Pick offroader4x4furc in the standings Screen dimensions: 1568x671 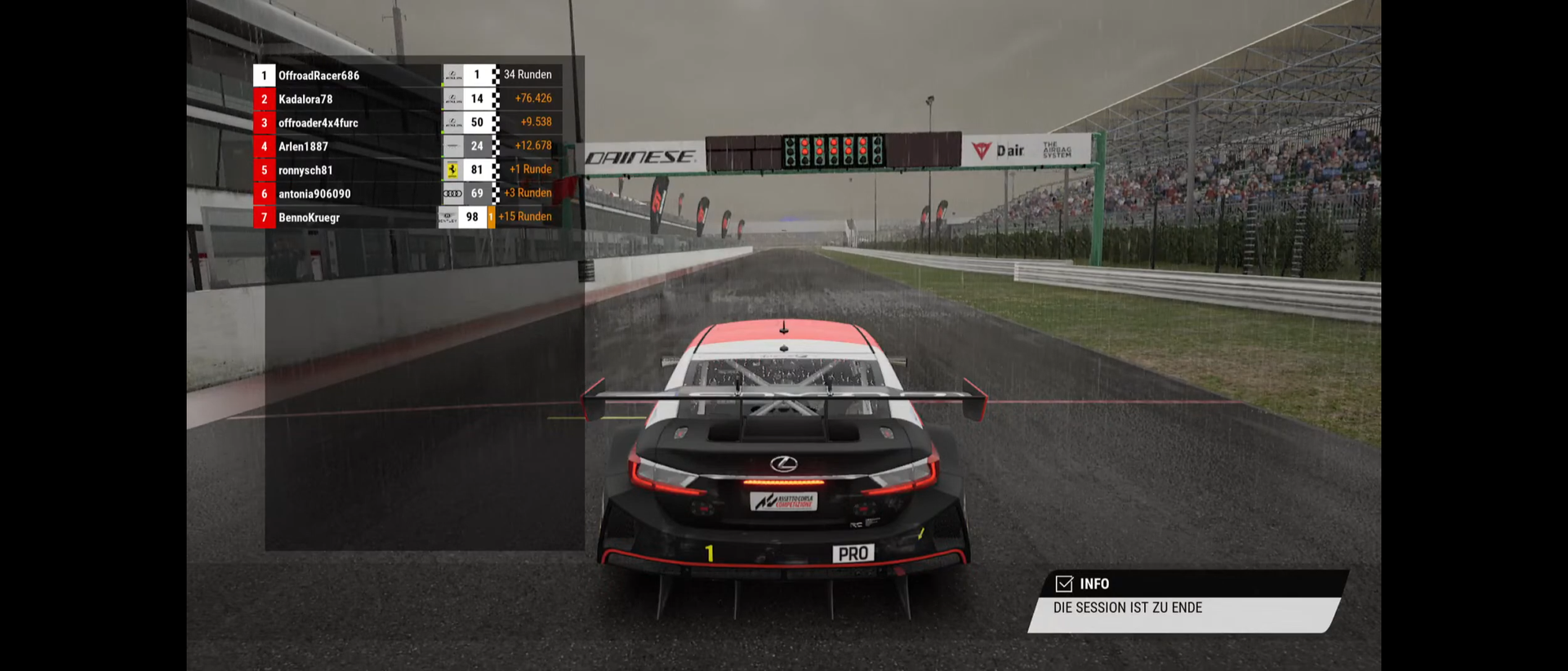(318, 123)
